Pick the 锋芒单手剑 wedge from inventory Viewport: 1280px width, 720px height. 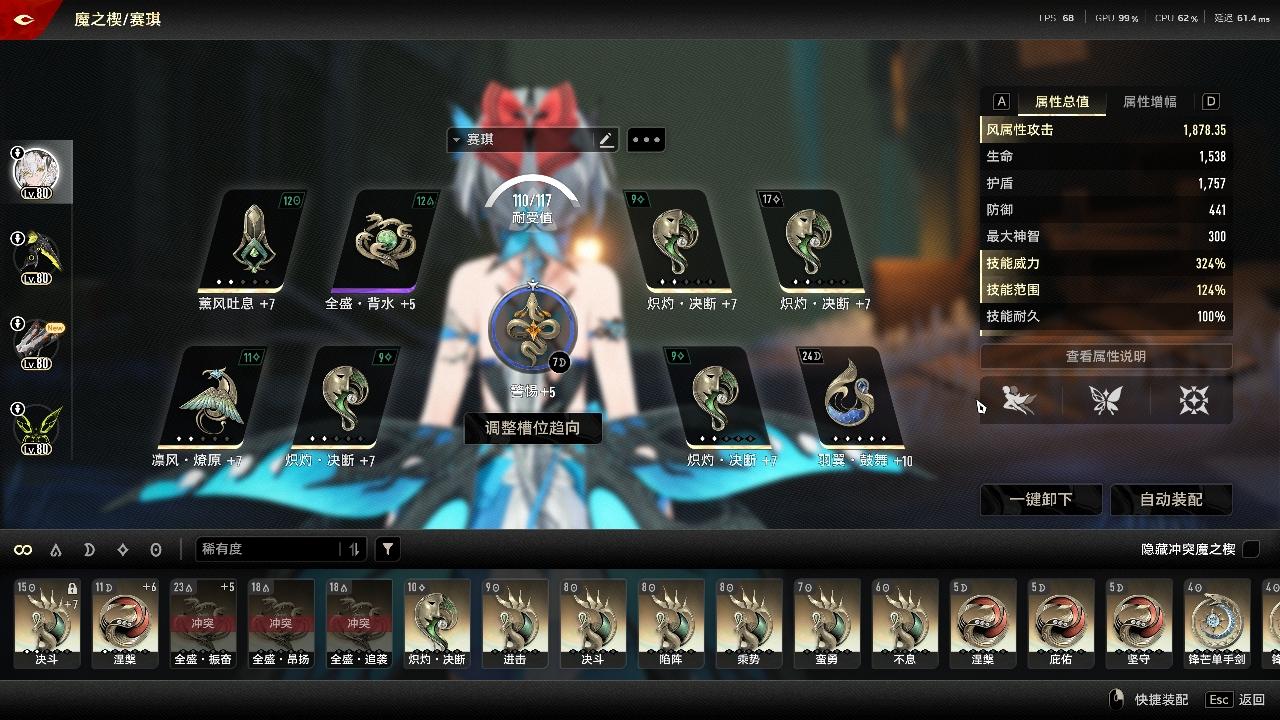point(1217,622)
